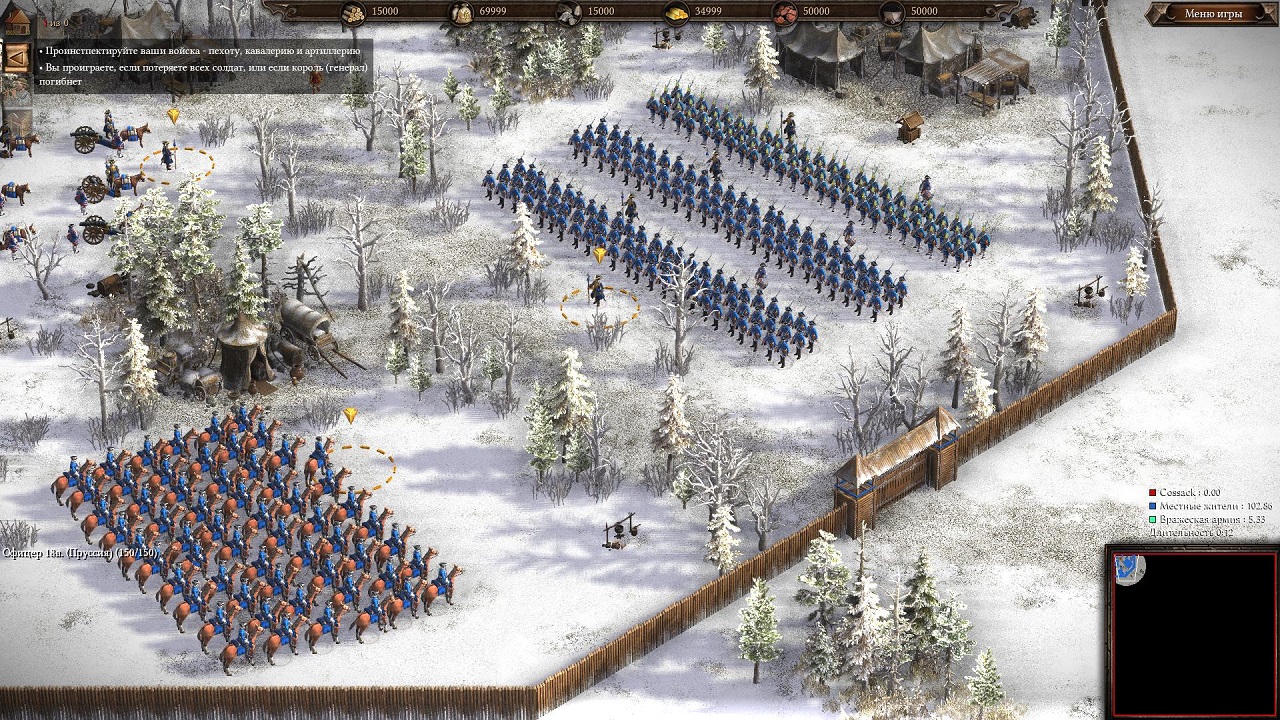The image size is (1280, 720).
Task: Open the "Меню игры" game menu
Action: click(1213, 14)
